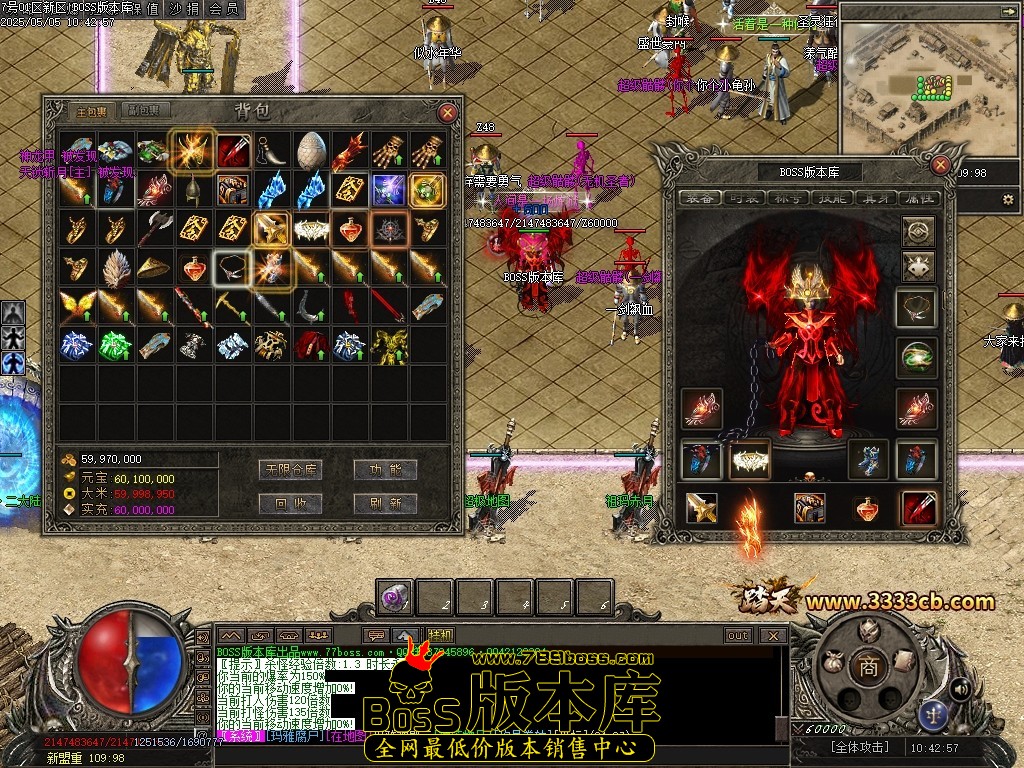Close the character equipment panel
Screen dimensions: 1024x768
(940, 165)
